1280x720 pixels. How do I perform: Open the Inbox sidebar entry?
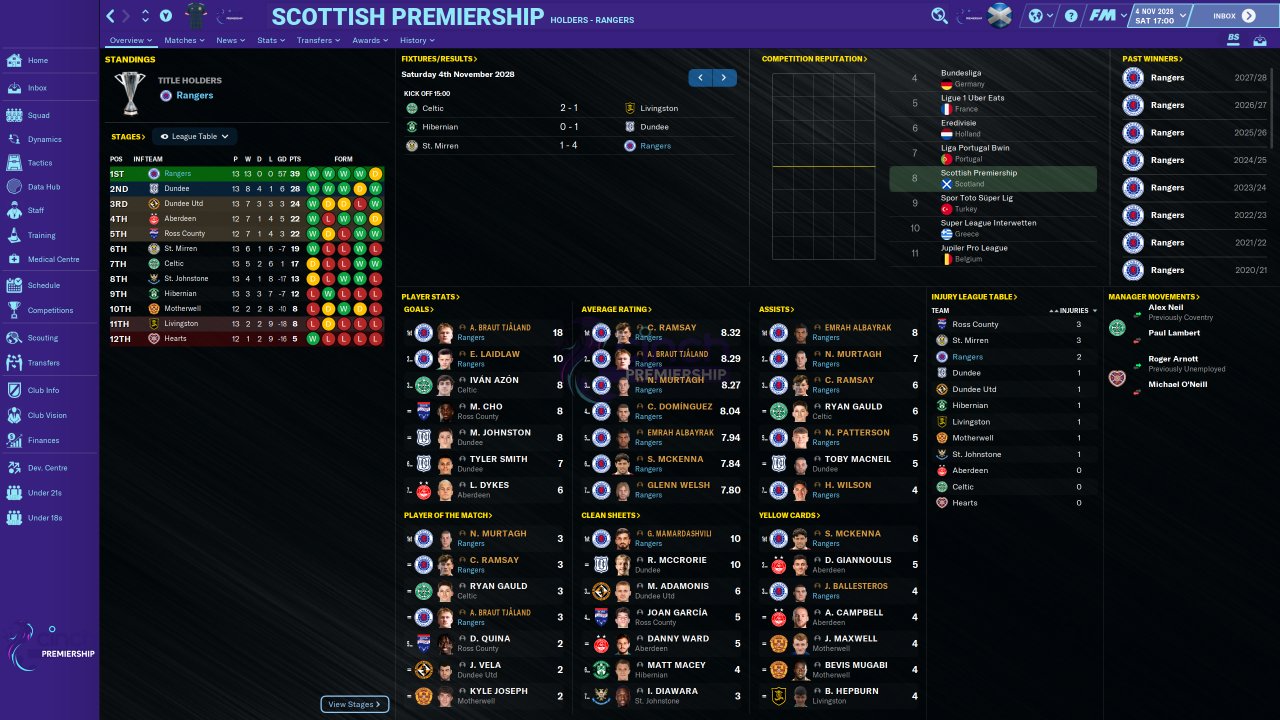pos(37,88)
